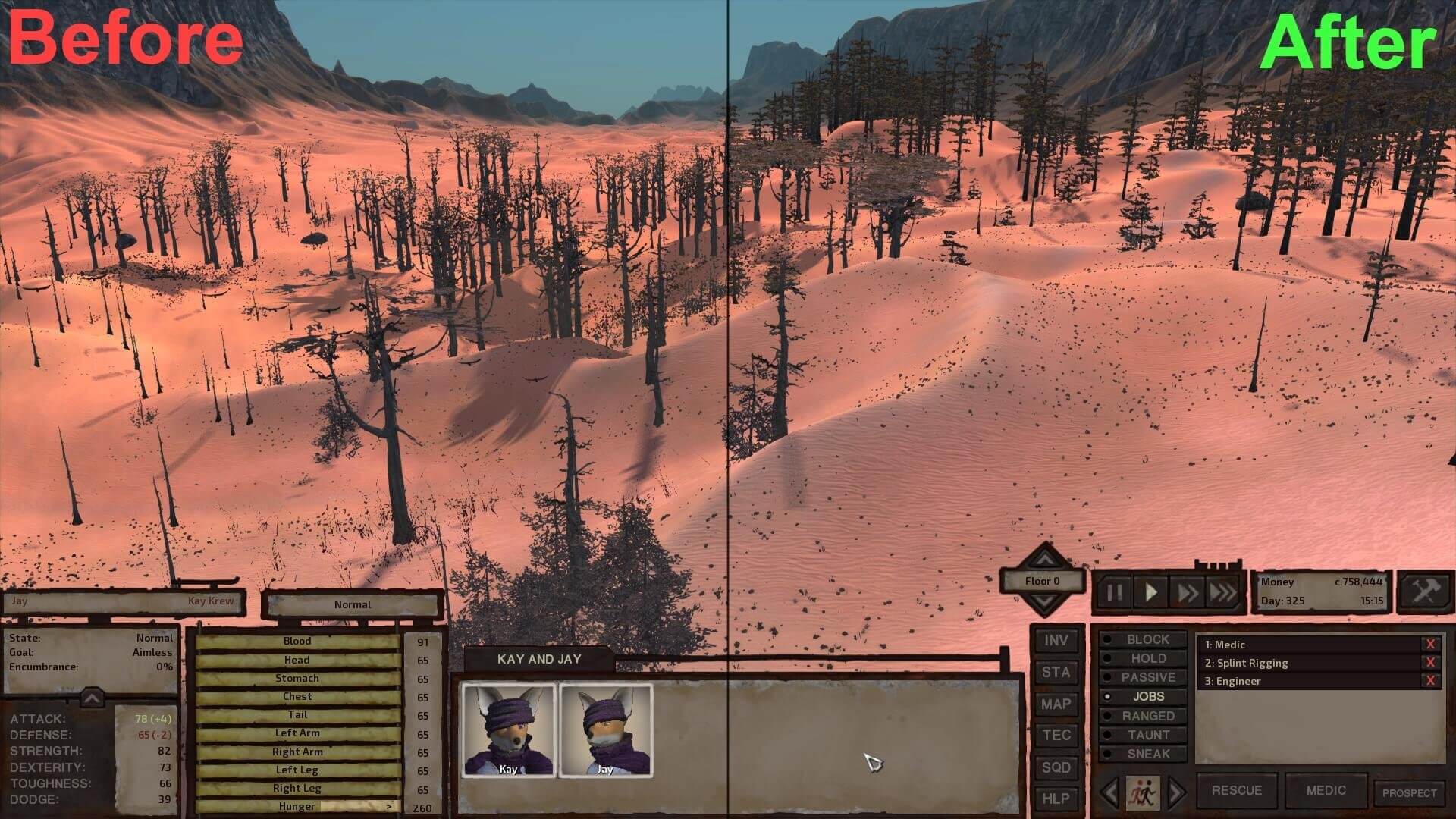Click the RESCUE order button

pyautogui.click(x=1236, y=790)
